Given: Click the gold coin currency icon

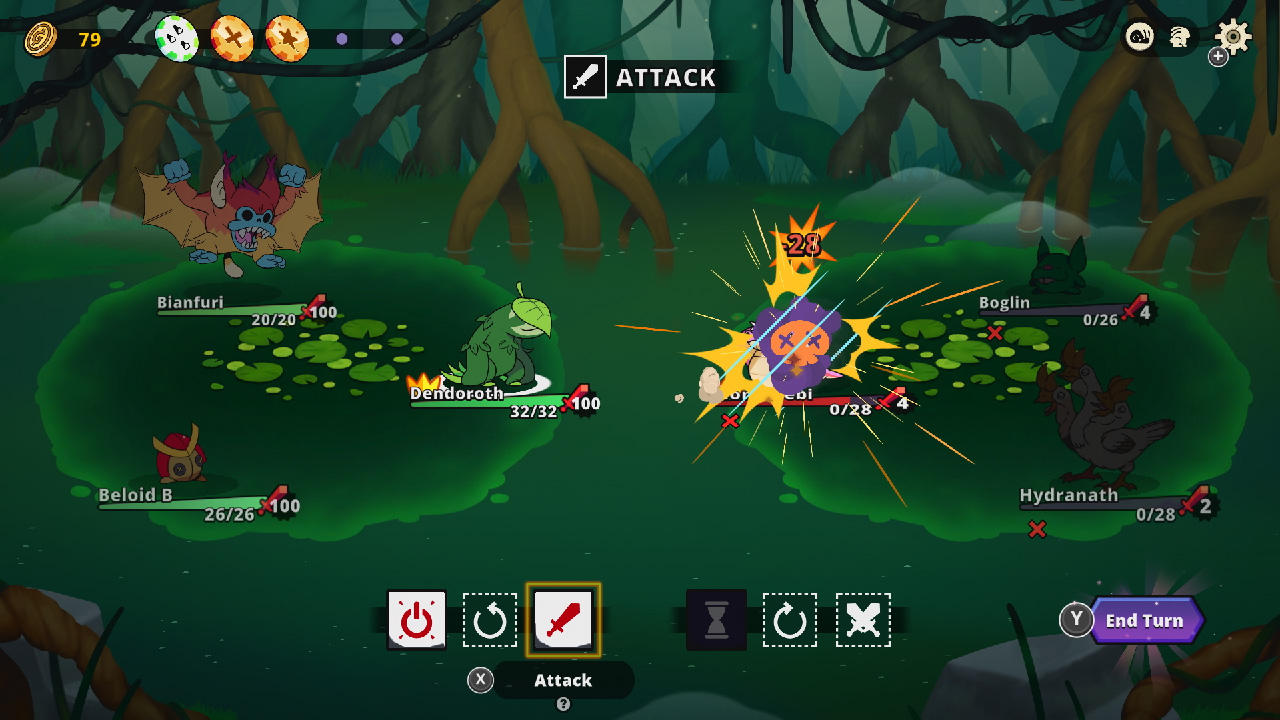Looking at the screenshot, I should pos(38,39).
